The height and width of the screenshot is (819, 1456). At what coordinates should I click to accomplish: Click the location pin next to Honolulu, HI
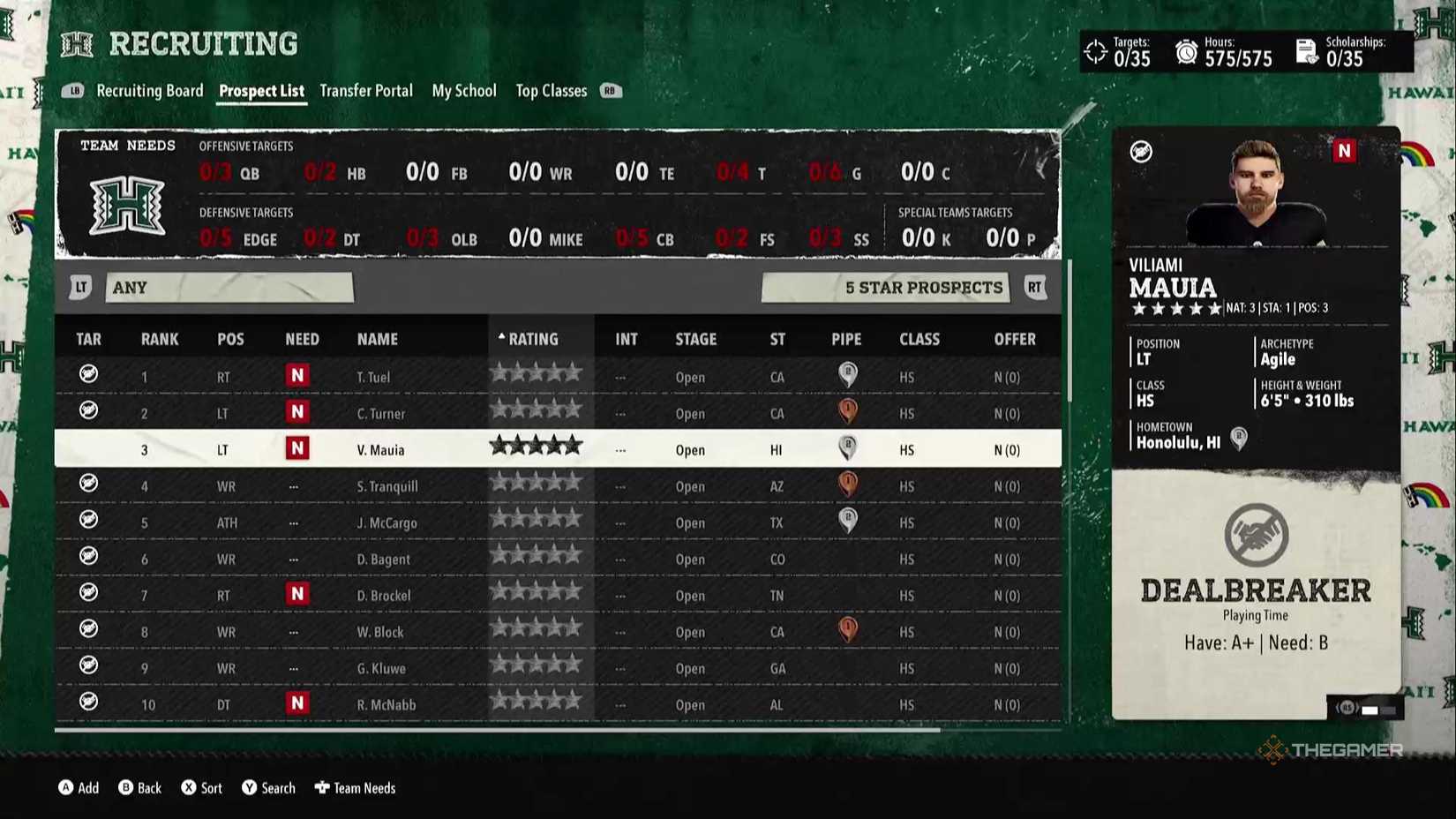click(x=1239, y=439)
